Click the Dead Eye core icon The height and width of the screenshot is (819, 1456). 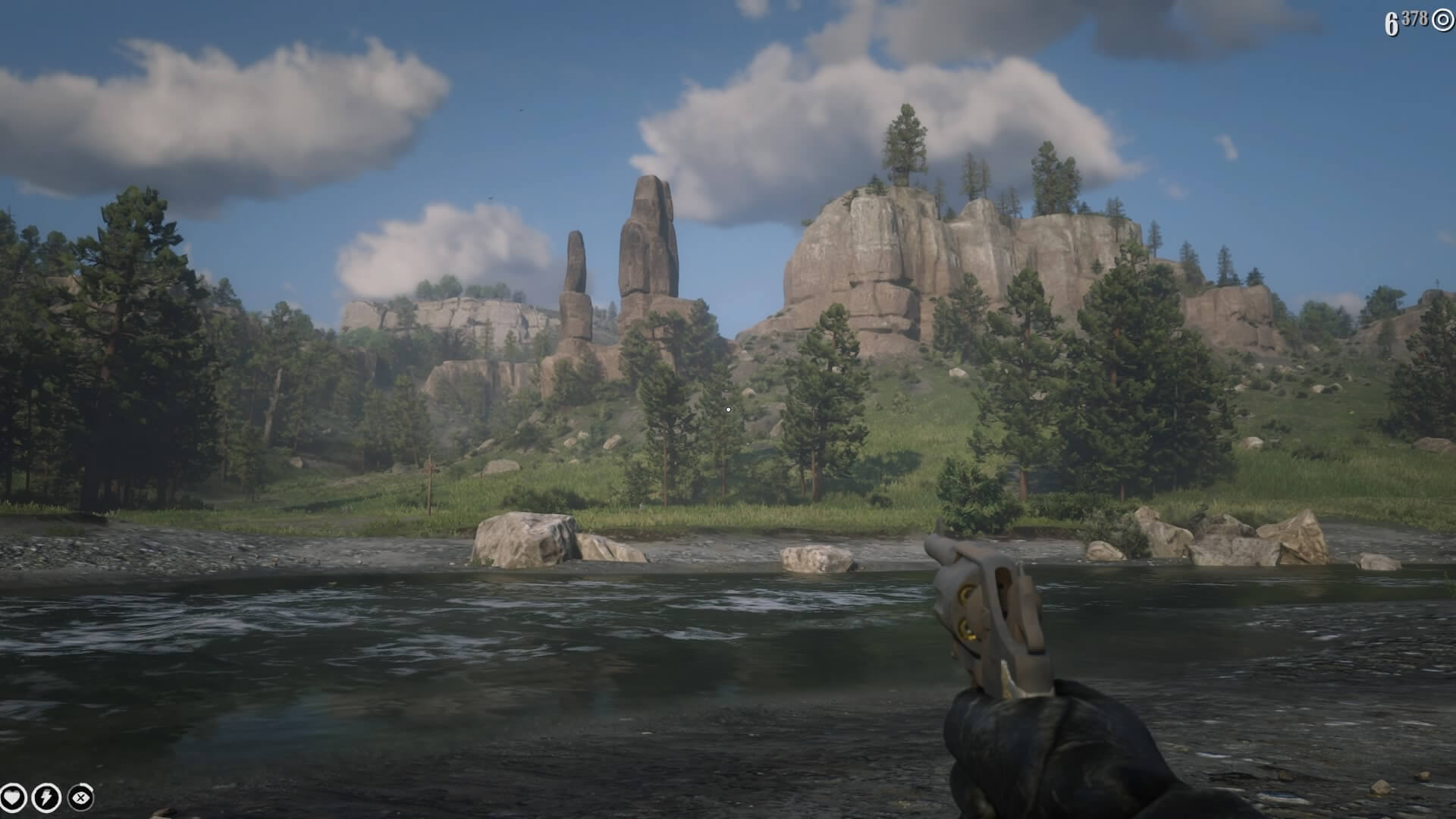pos(80,798)
